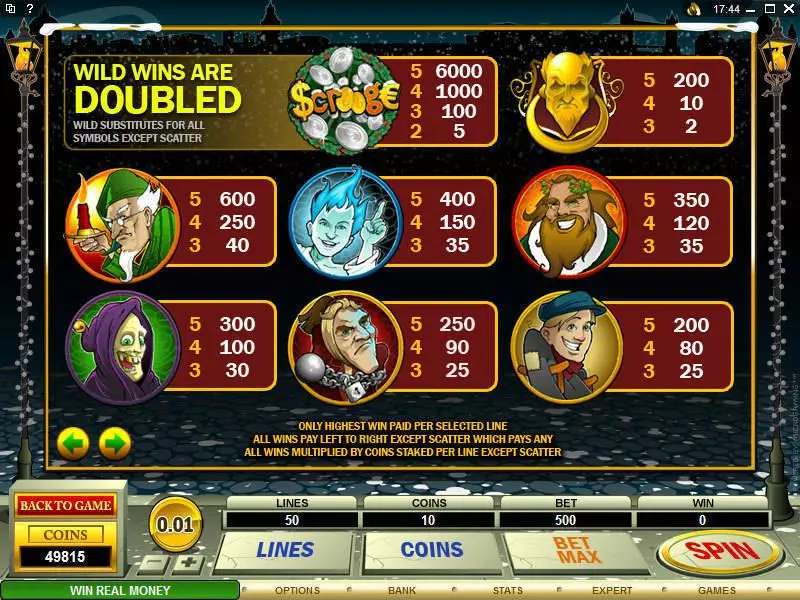Close the game window
The image size is (800, 600).
point(788,8)
